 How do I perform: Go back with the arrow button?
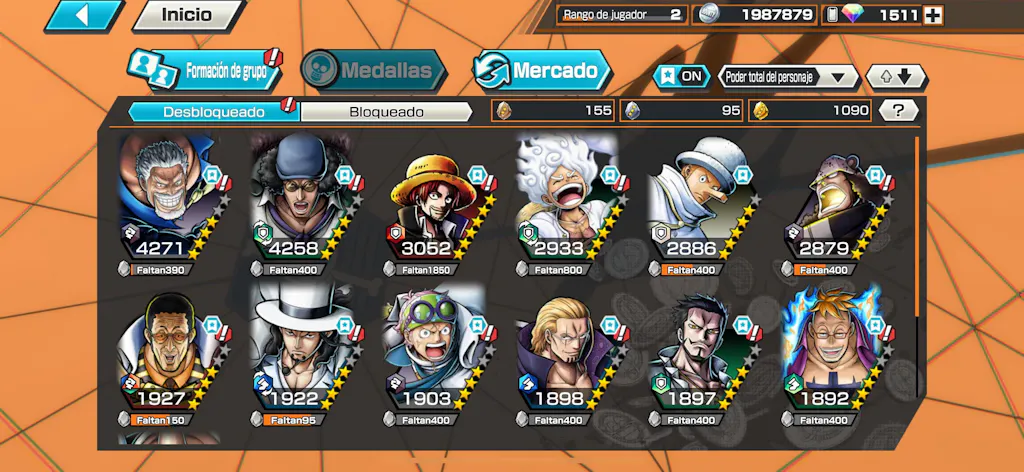pos(84,15)
